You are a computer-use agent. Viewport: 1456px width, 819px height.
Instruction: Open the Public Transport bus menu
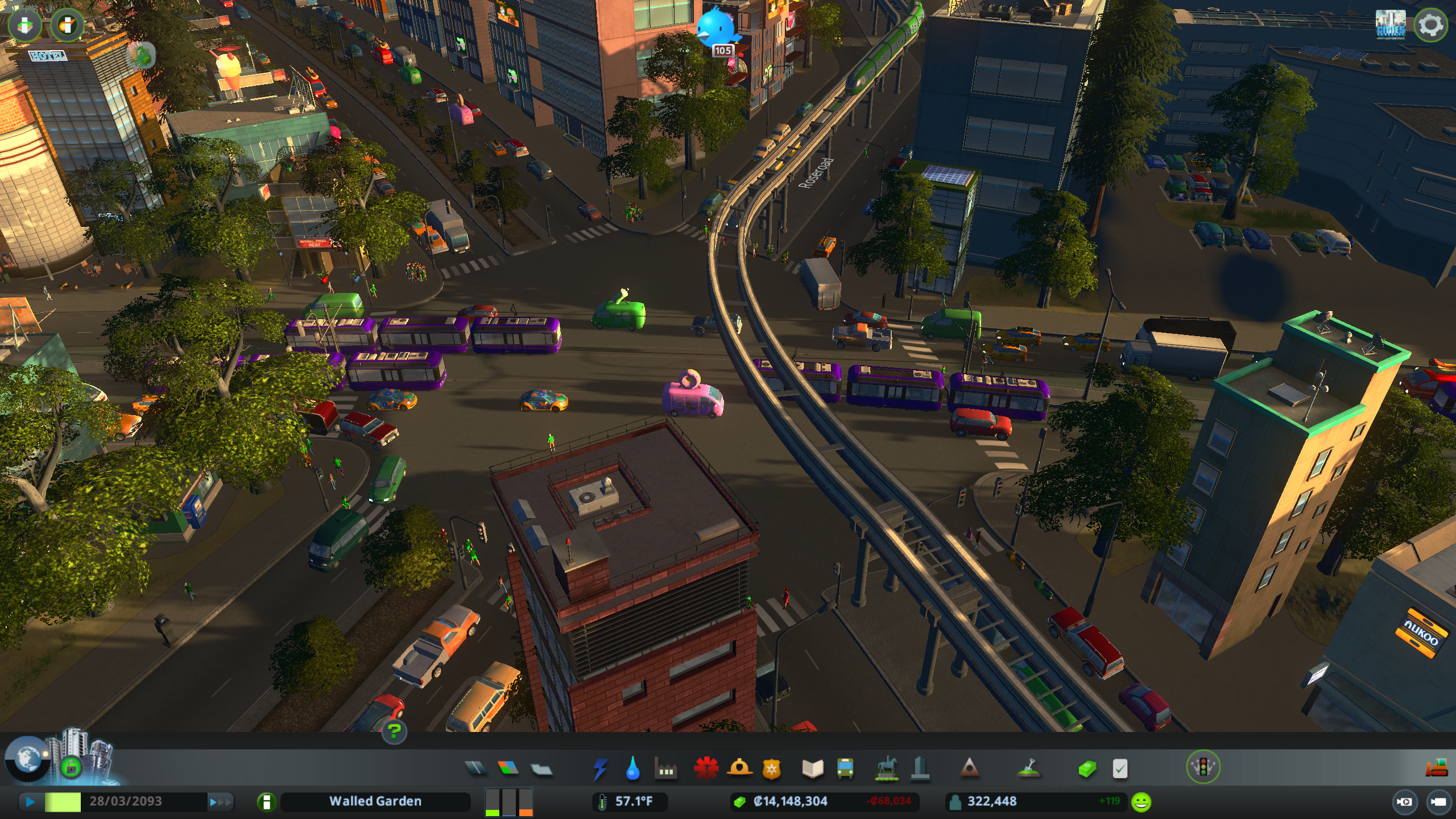click(845, 769)
